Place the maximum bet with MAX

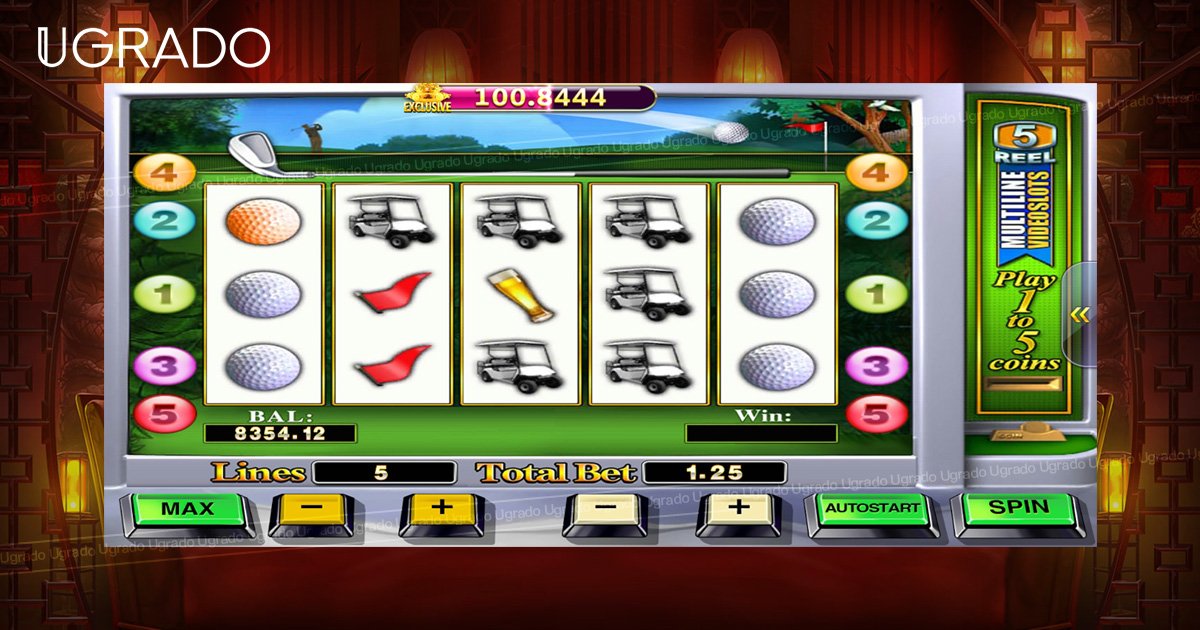tap(187, 510)
